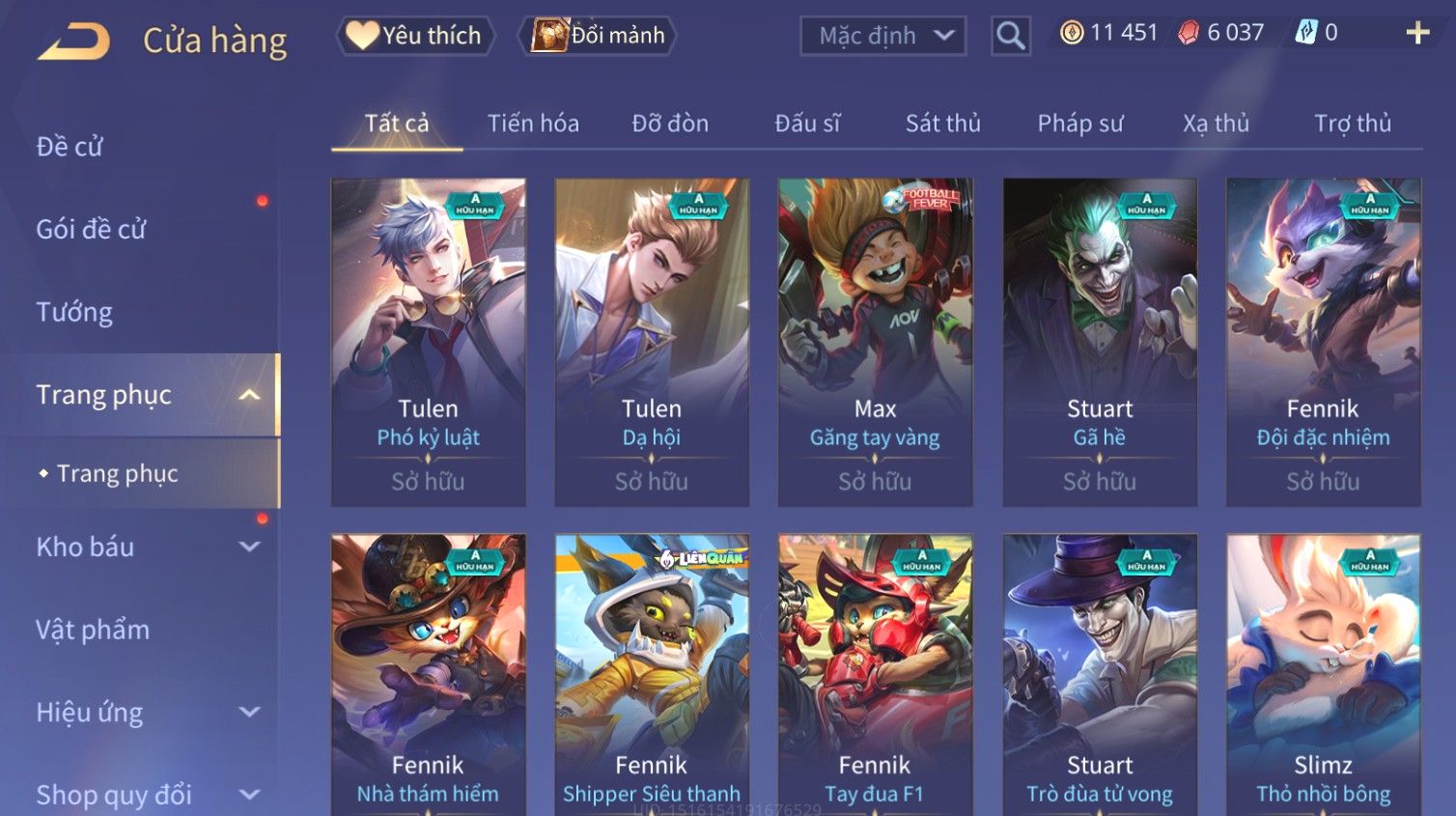The image size is (1456, 816).
Task: View the Trợ thủ tab
Action: tap(1352, 124)
